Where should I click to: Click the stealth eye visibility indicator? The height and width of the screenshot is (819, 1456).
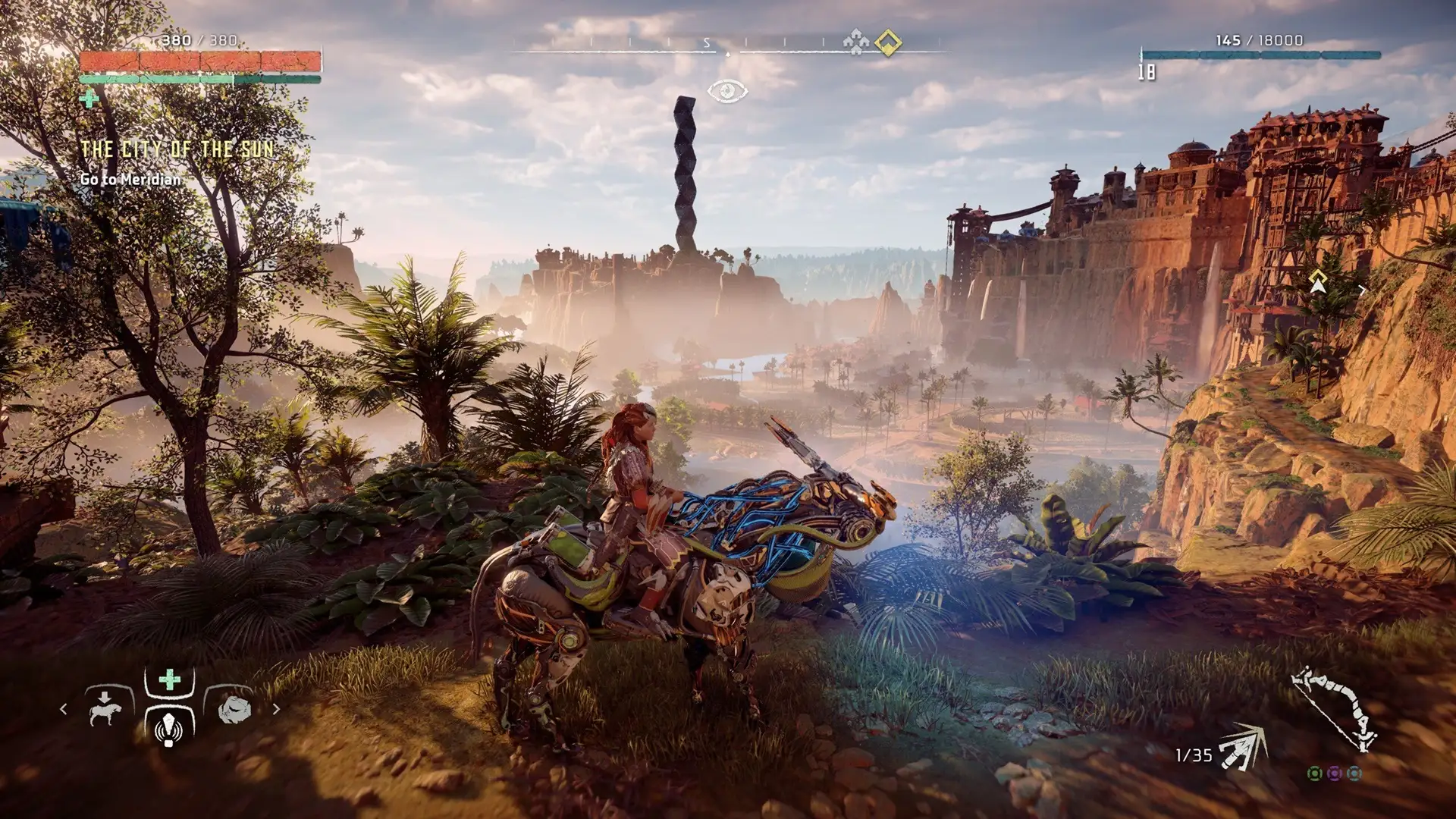727,92
